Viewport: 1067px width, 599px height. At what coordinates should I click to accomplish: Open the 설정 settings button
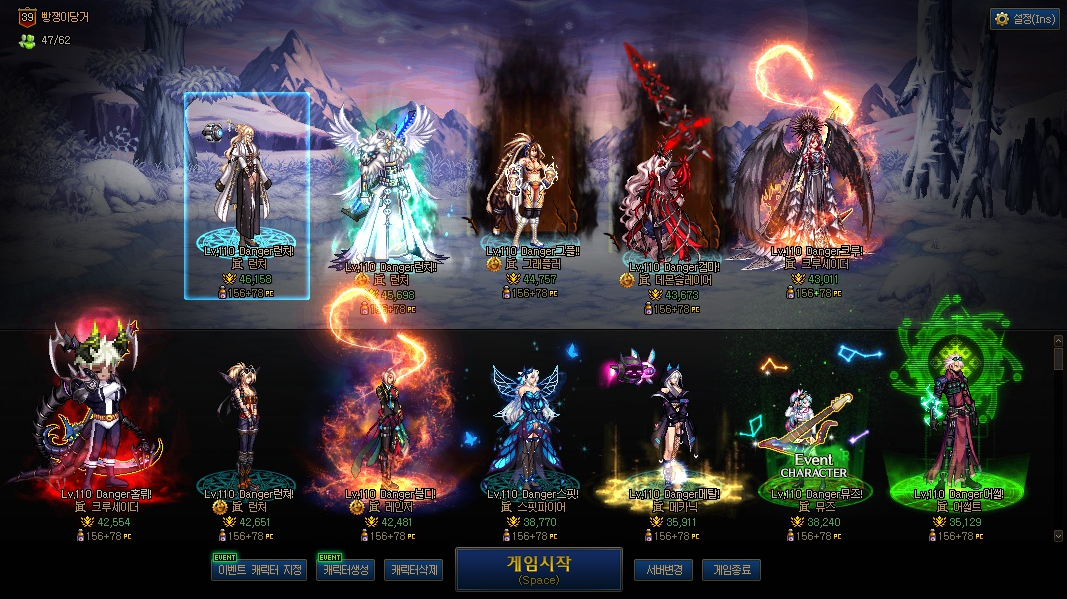tap(1025, 19)
